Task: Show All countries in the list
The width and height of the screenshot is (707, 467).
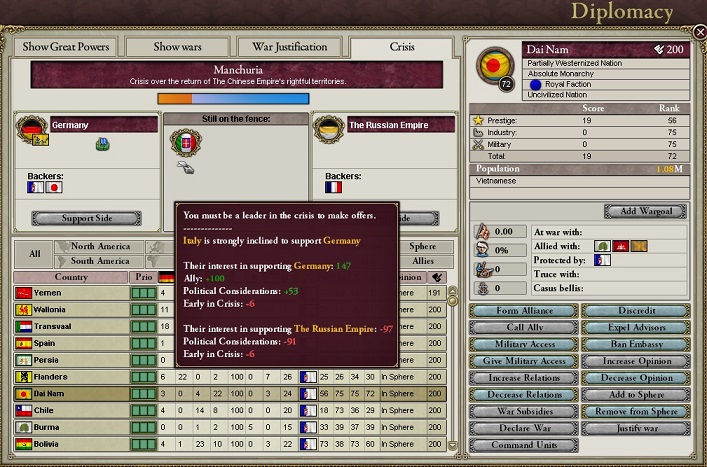Action: pos(33,254)
